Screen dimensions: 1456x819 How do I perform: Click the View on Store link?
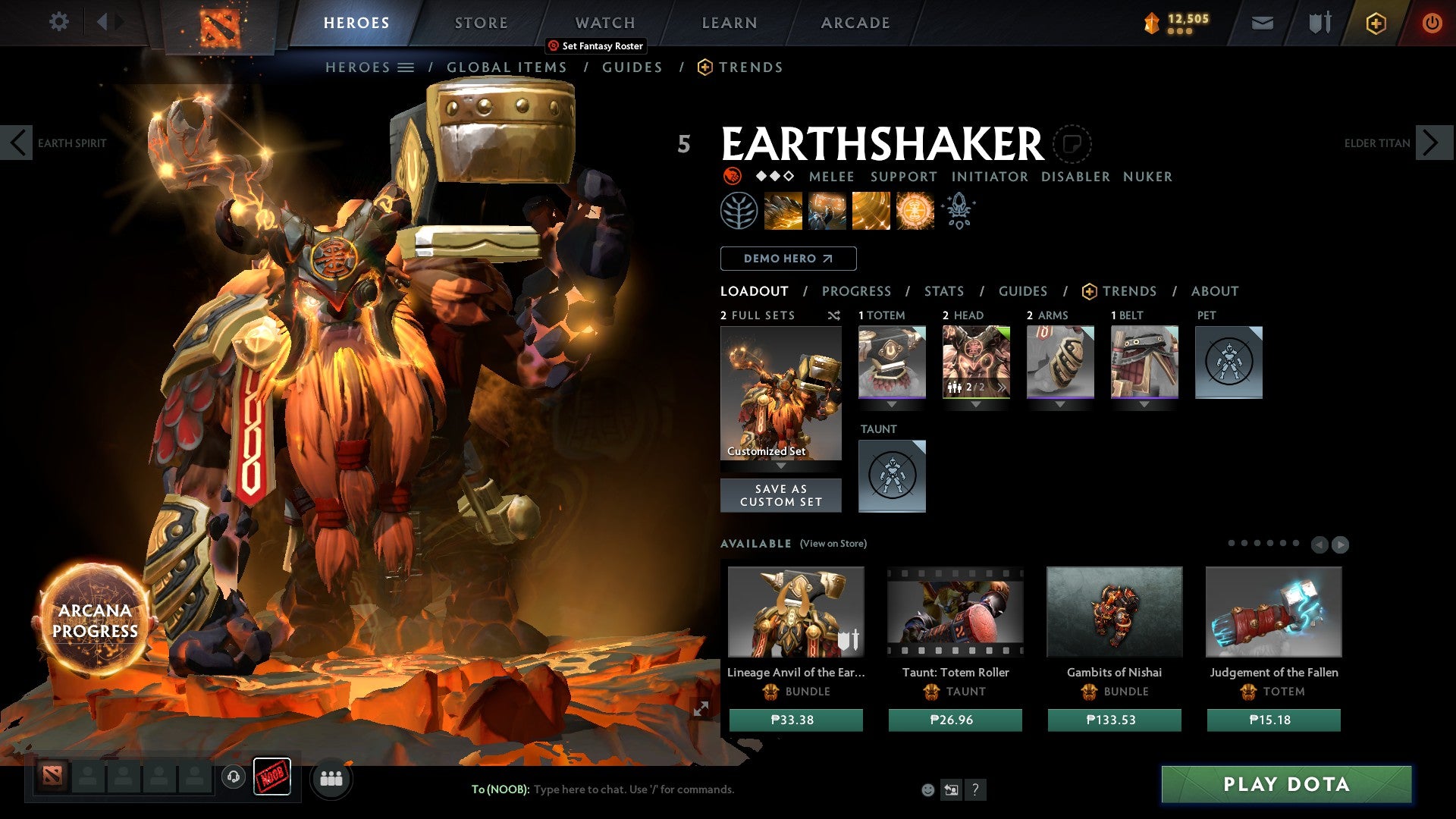(x=832, y=544)
